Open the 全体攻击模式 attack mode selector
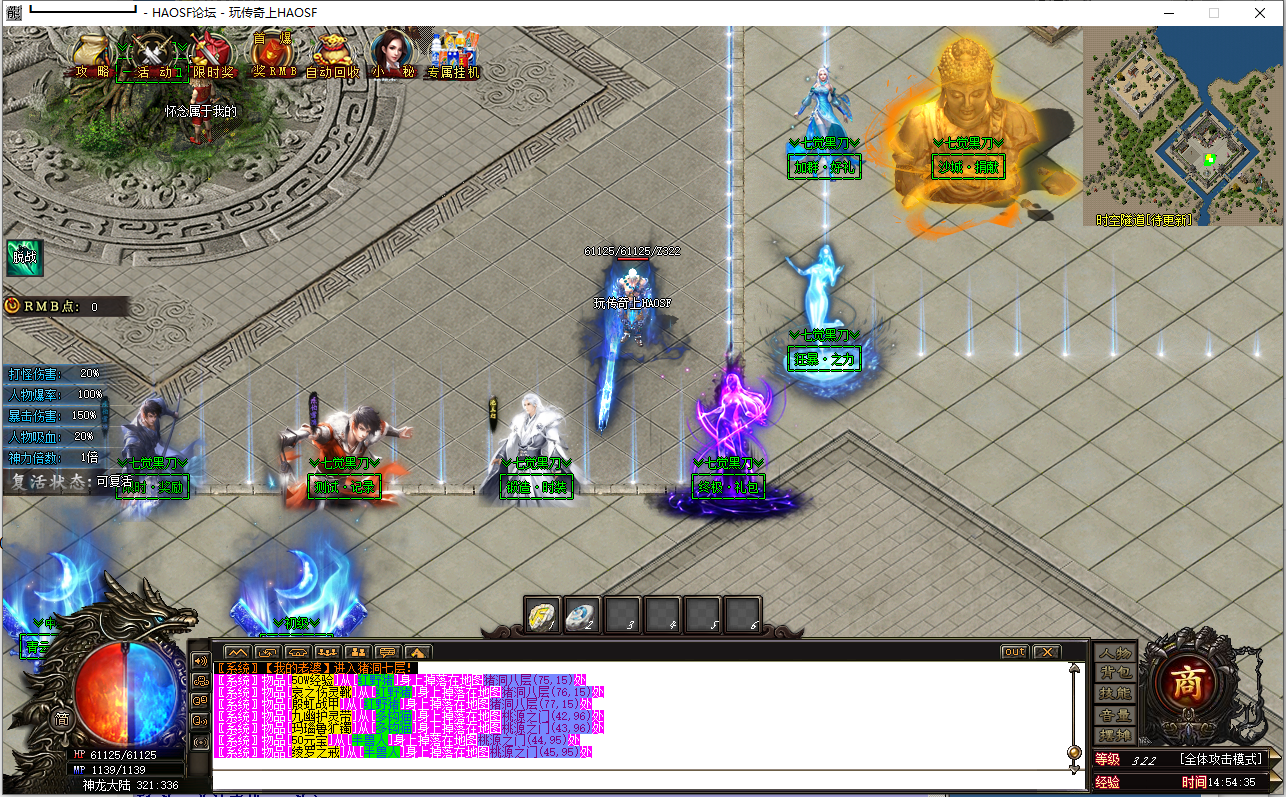The width and height of the screenshot is (1286, 797). tap(1221, 758)
